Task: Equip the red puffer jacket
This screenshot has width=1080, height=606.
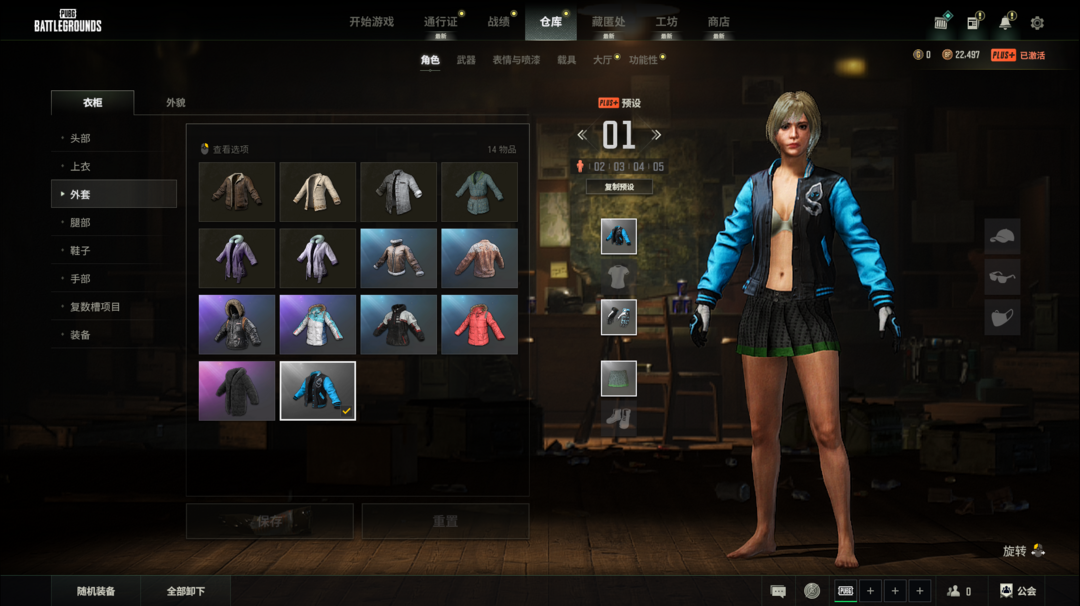Action: [x=479, y=324]
